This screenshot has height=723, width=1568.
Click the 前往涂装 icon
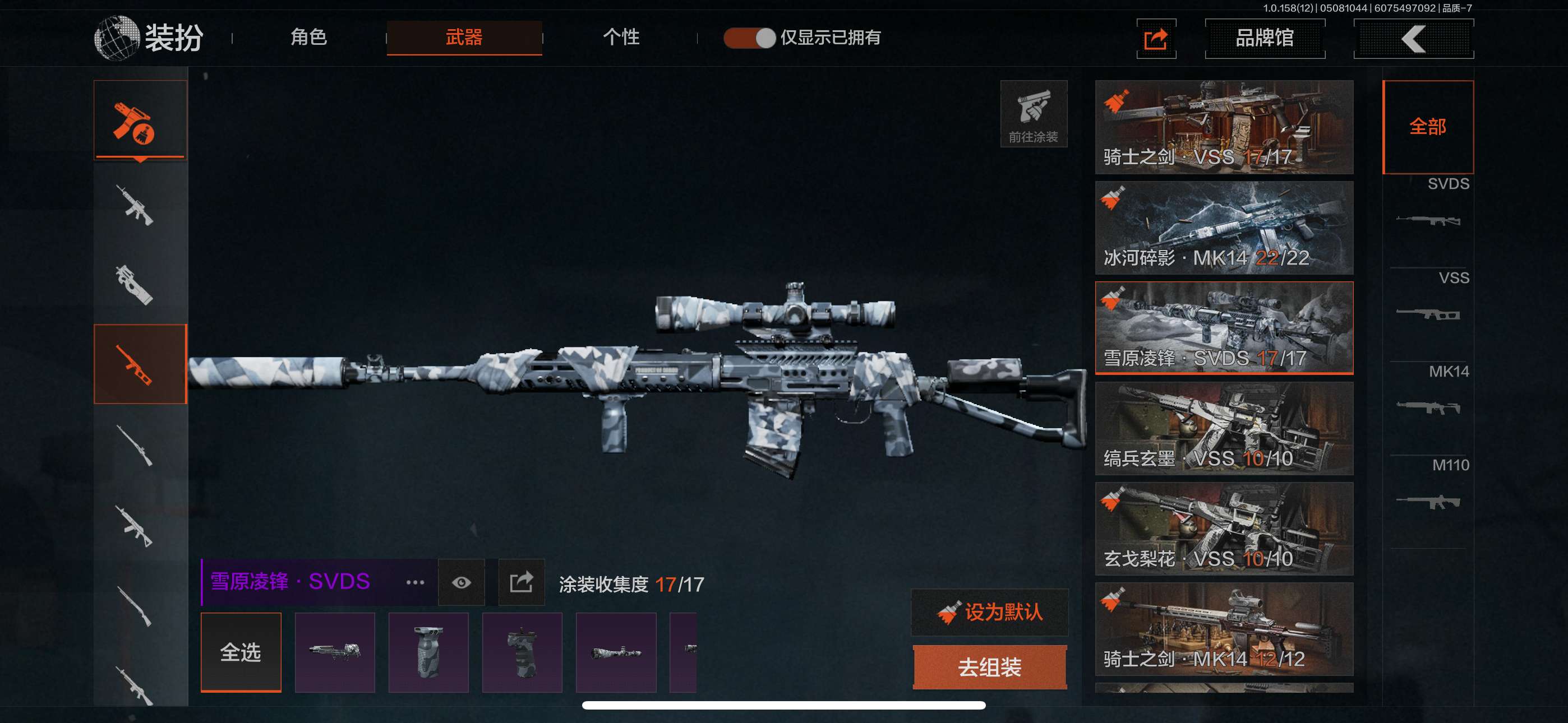point(1033,114)
